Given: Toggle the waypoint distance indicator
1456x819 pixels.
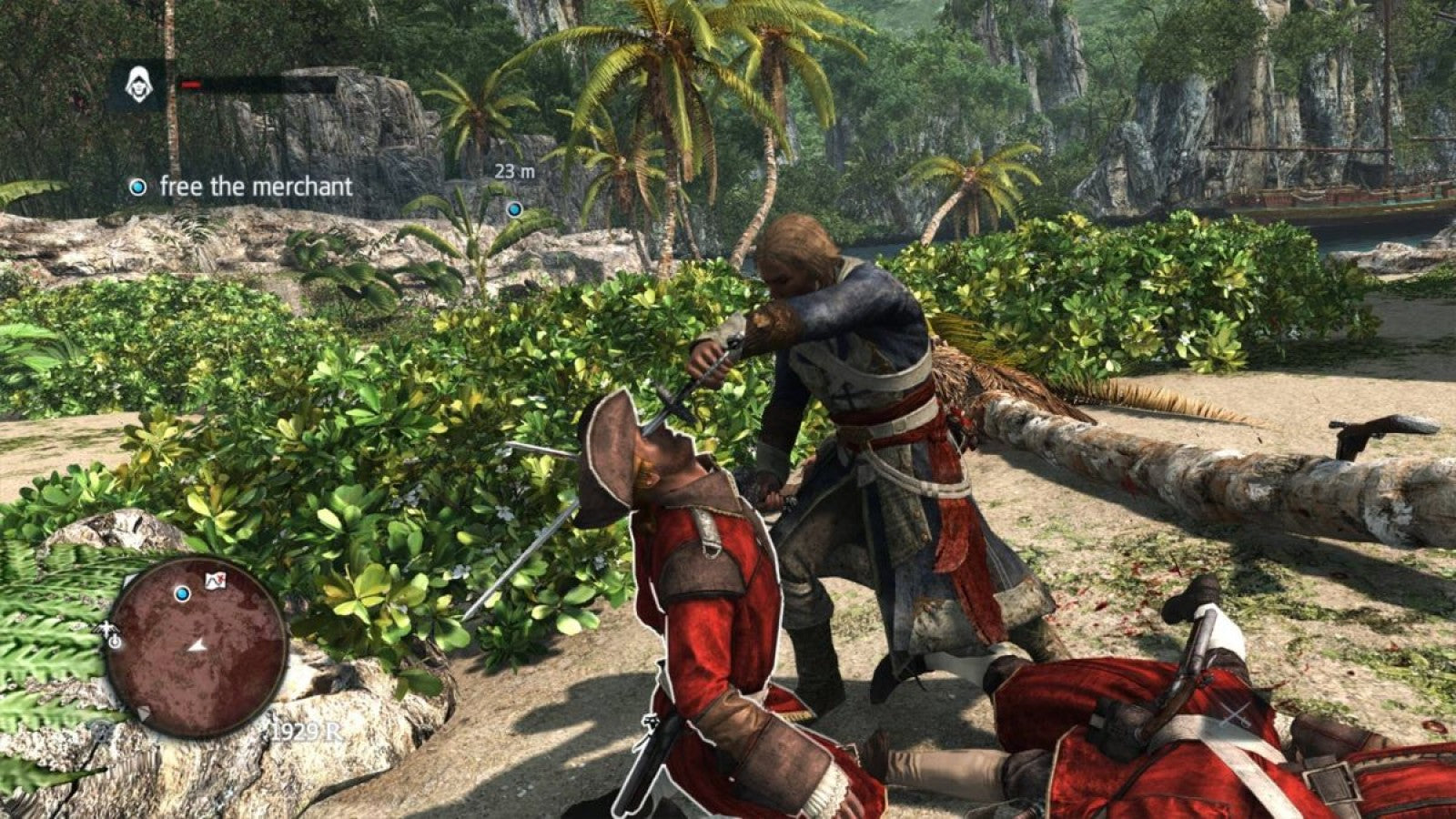Looking at the screenshot, I should (x=517, y=170).
